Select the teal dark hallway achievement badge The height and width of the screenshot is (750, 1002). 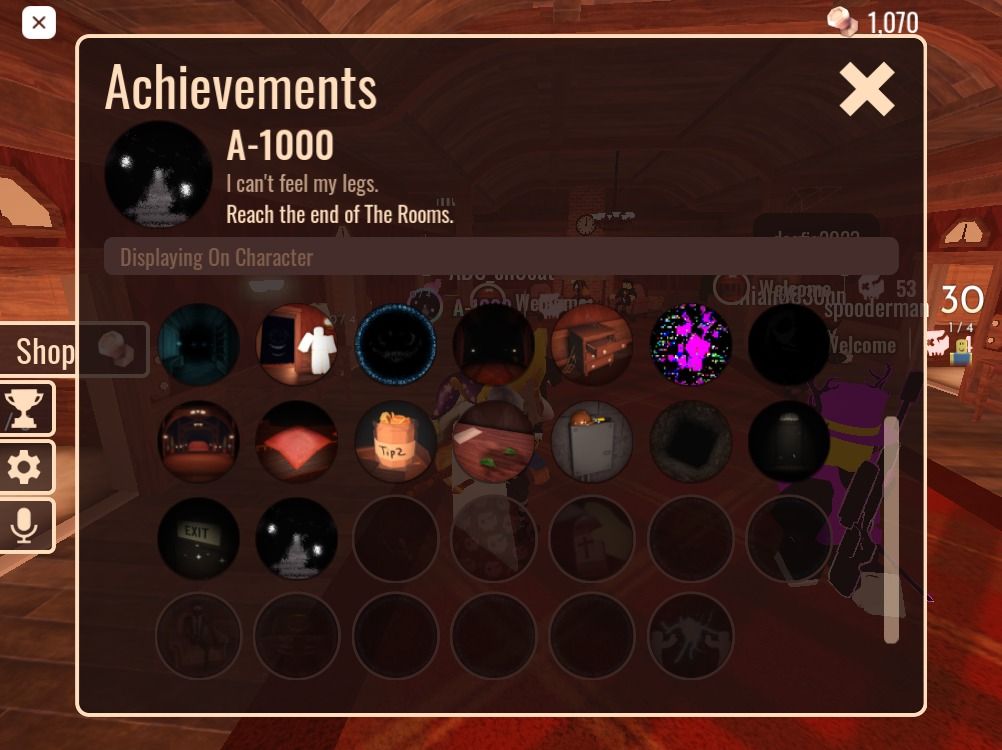(198, 345)
